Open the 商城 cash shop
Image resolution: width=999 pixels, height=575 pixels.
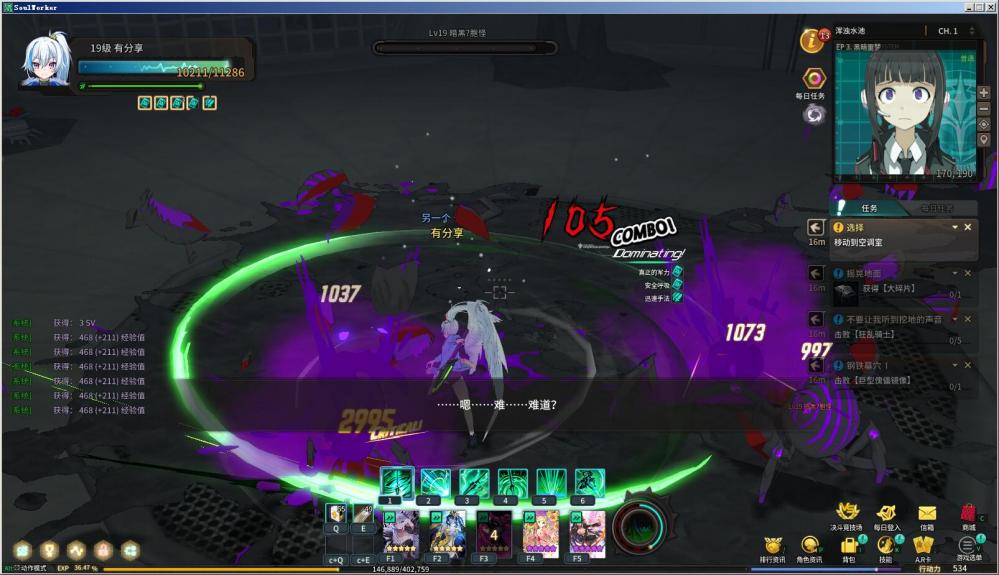(968, 514)
